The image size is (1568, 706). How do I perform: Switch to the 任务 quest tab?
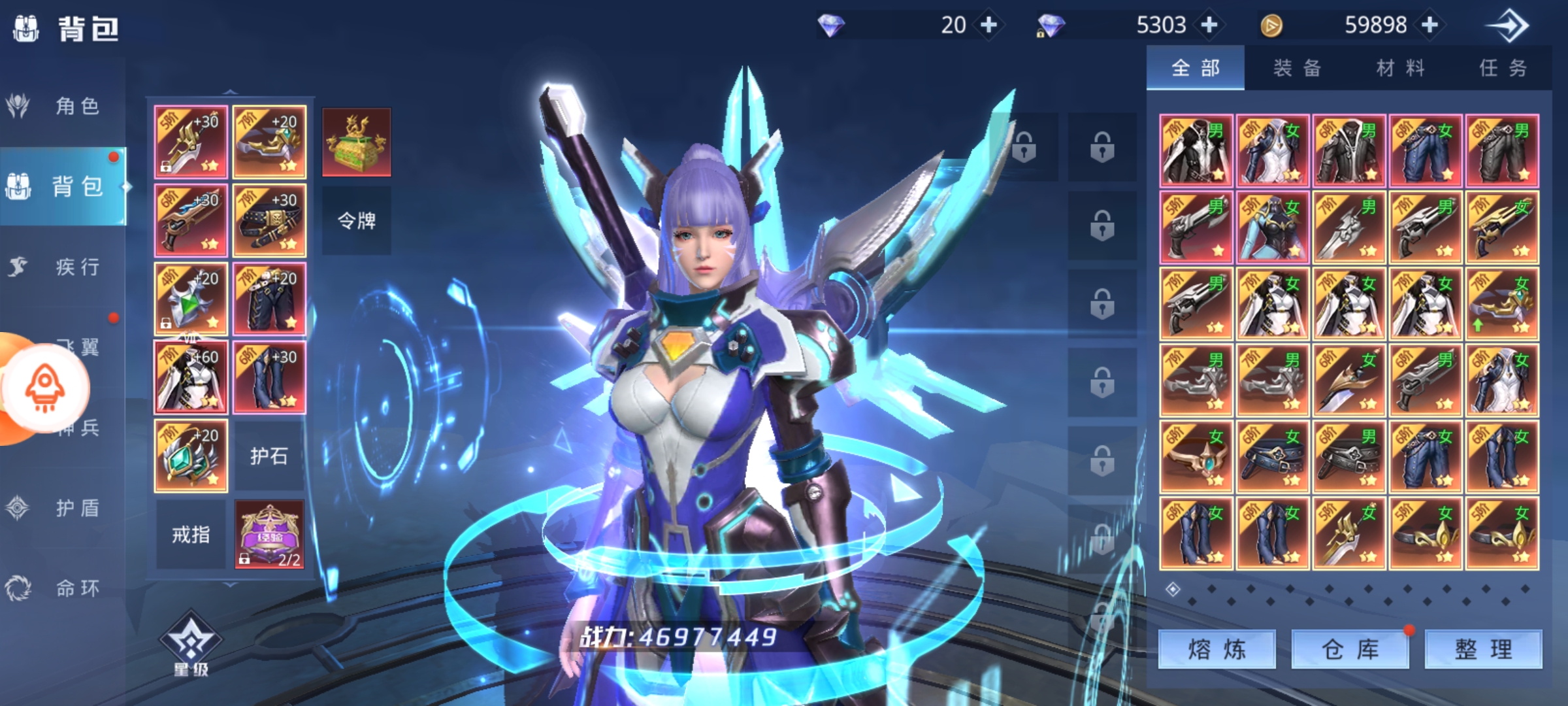[x=1503, y=68]
